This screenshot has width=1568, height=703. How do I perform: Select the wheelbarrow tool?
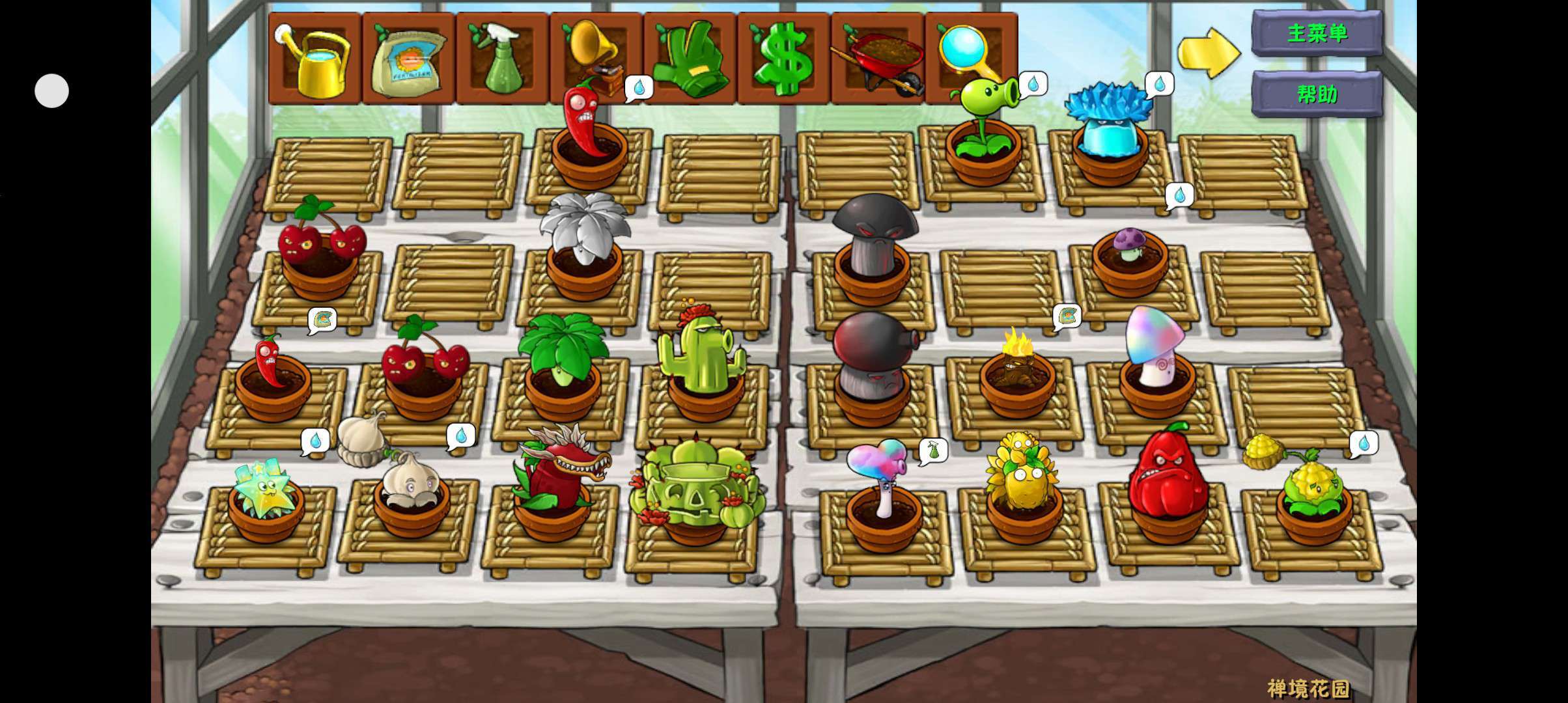click(x=877, y=59)
